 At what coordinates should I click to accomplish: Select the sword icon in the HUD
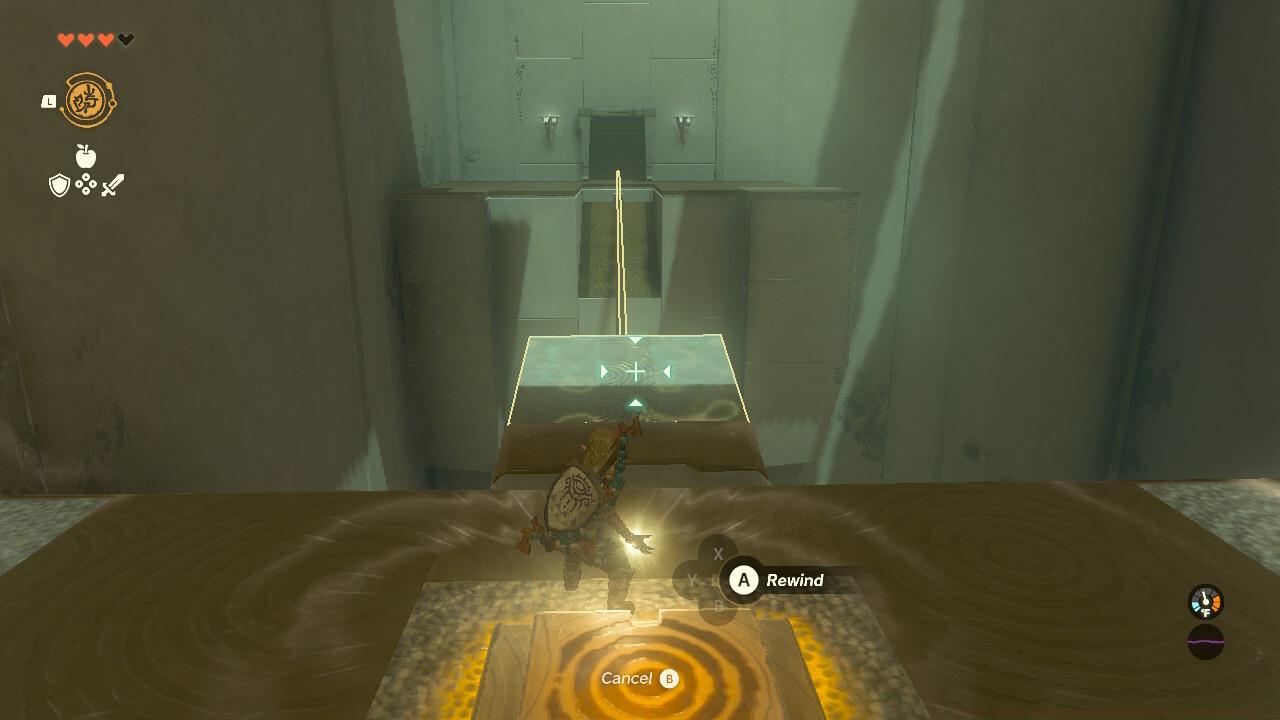pos(112,184)
